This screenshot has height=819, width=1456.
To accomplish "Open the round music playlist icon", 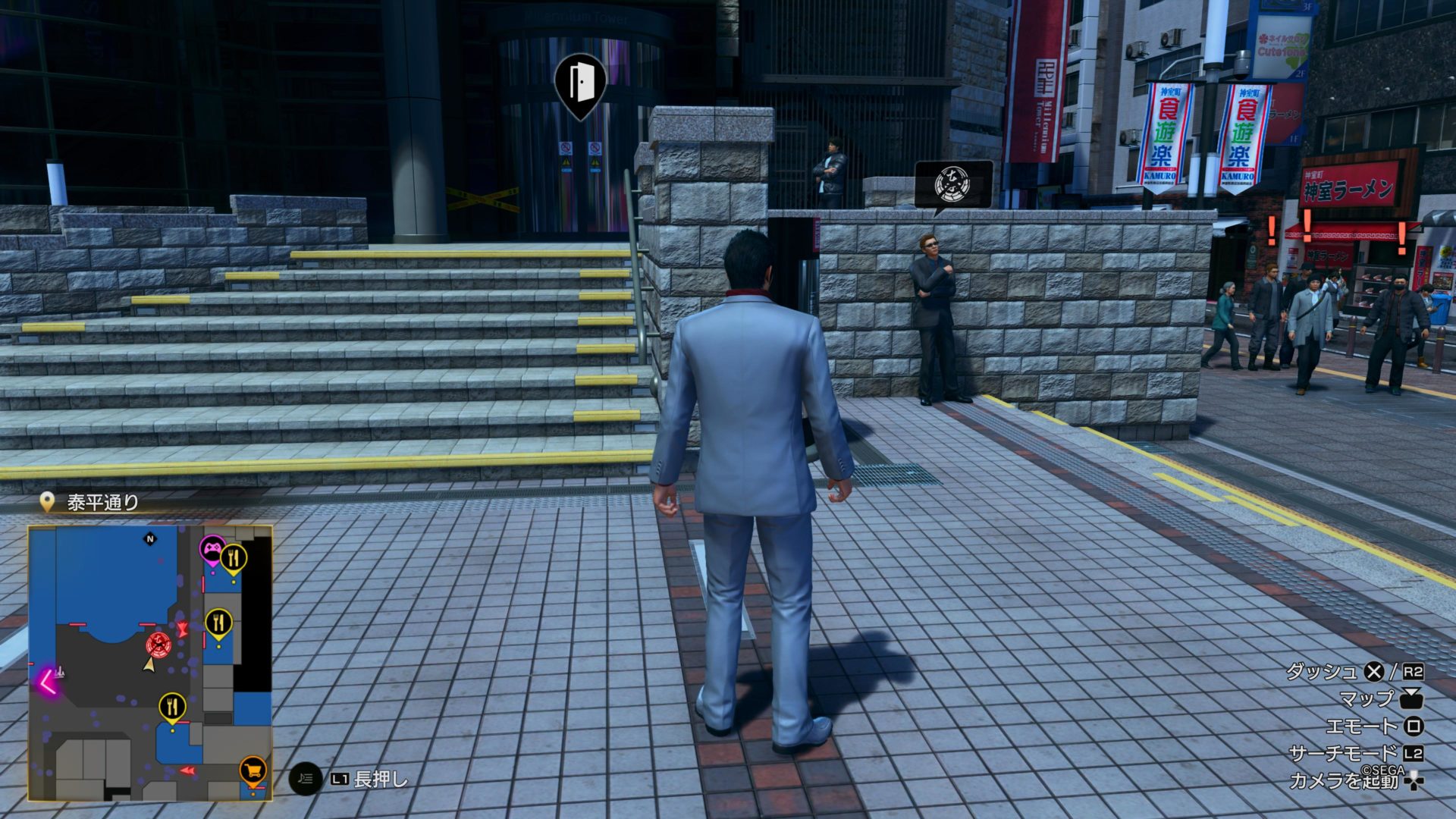I will (306, 778).
